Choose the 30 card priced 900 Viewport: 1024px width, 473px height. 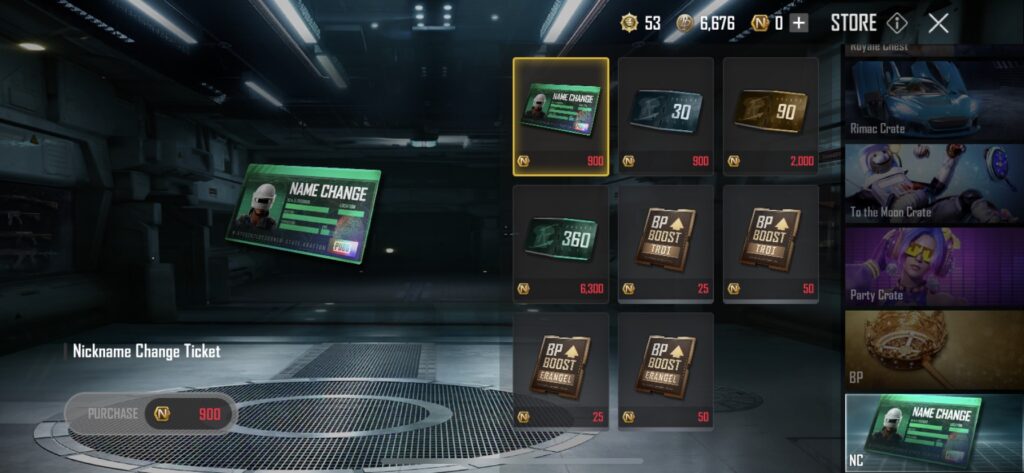pyautogui.click(x=665, y=116)
